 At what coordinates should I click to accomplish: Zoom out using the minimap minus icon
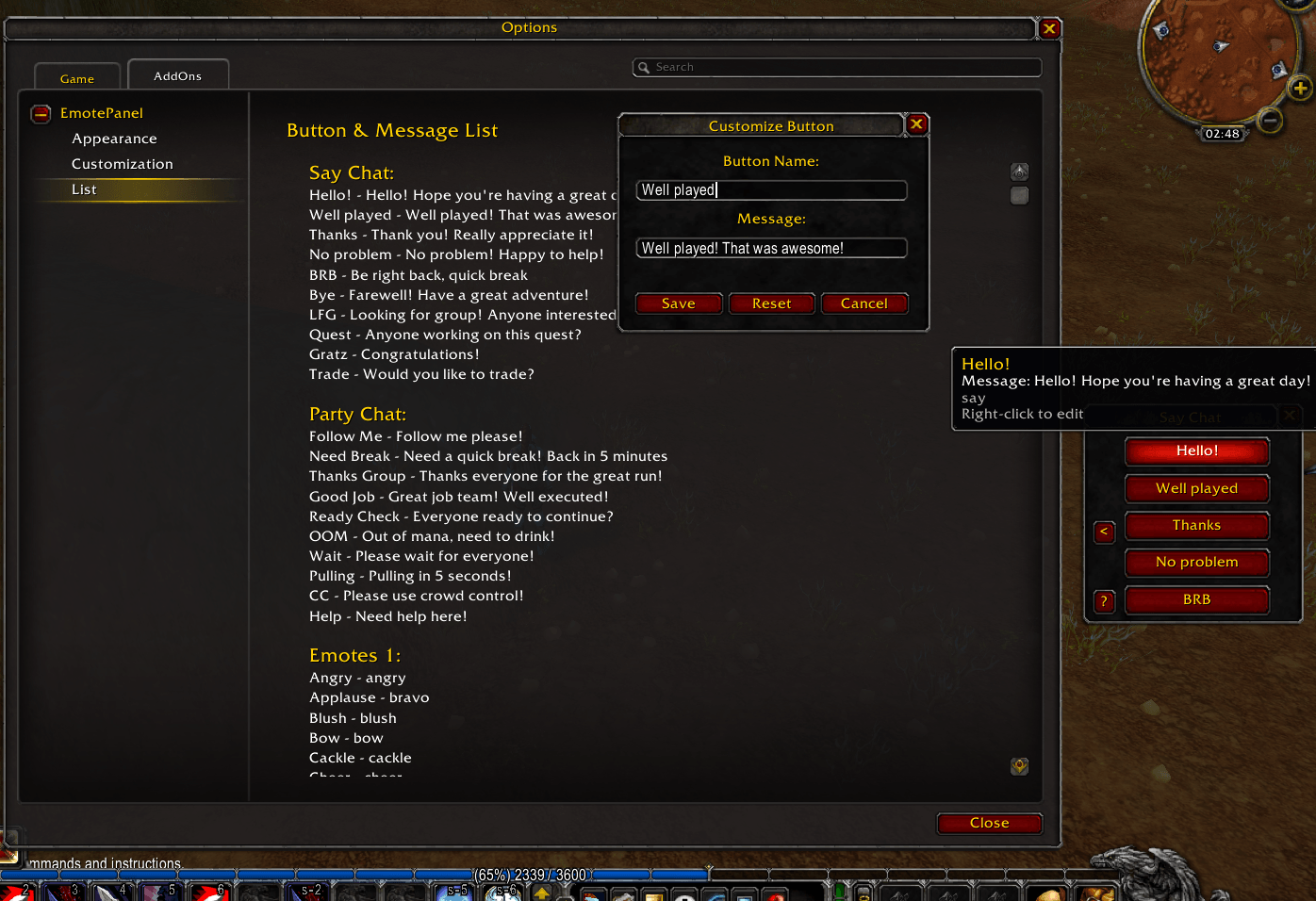[x=1270, y=121]
